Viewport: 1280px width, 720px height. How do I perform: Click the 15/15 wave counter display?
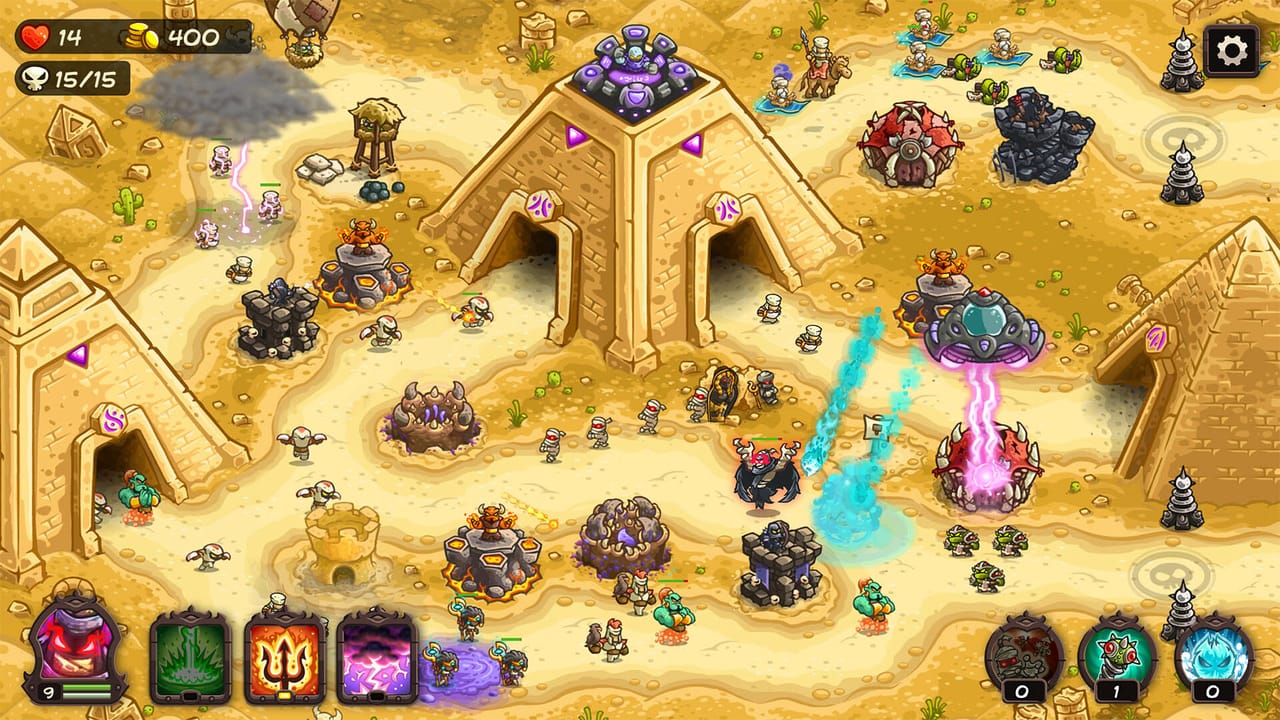pos(75,76)
